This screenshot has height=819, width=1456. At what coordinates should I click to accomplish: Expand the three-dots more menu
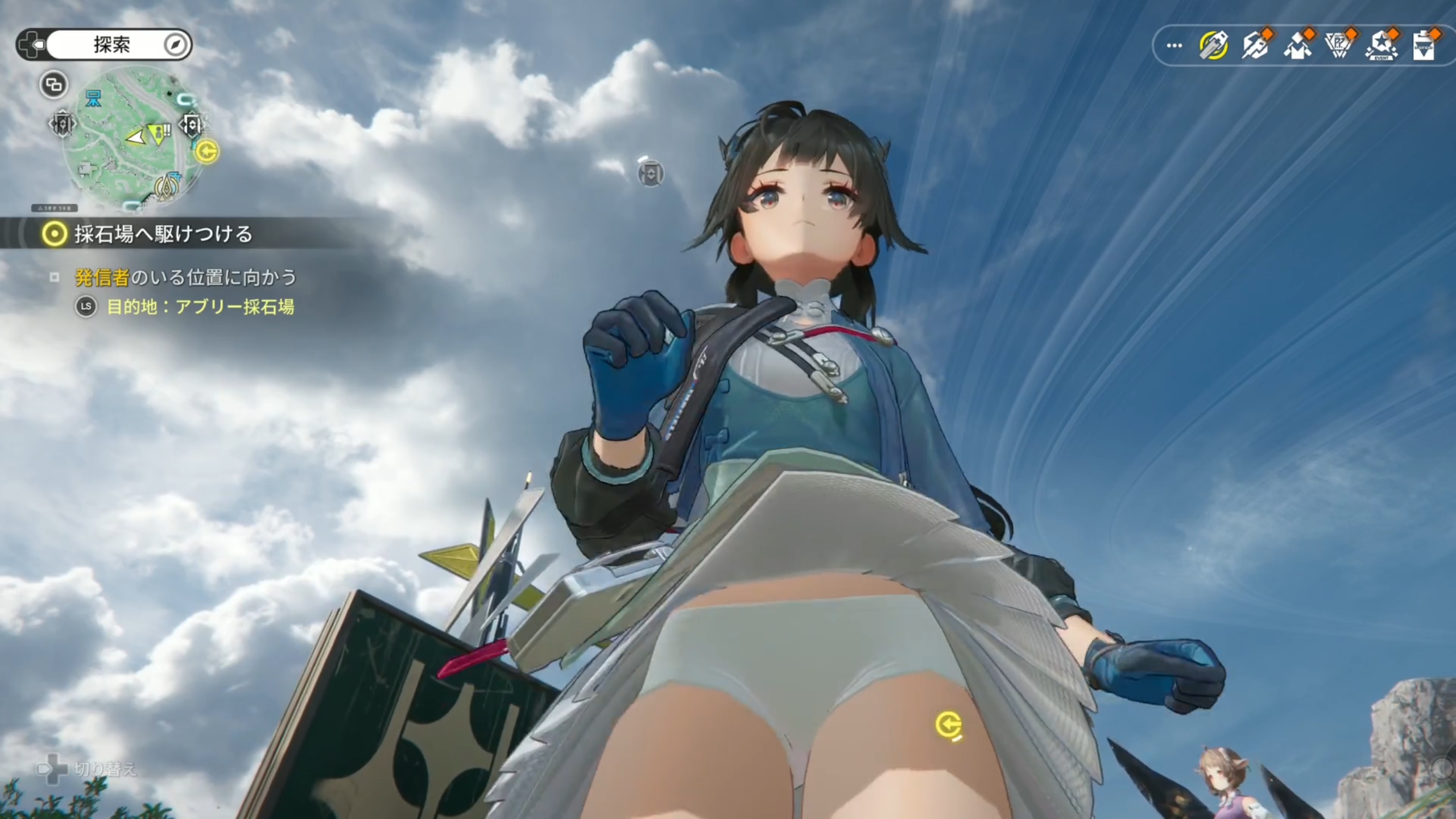pyautogui.click(x=1174, y=45)
